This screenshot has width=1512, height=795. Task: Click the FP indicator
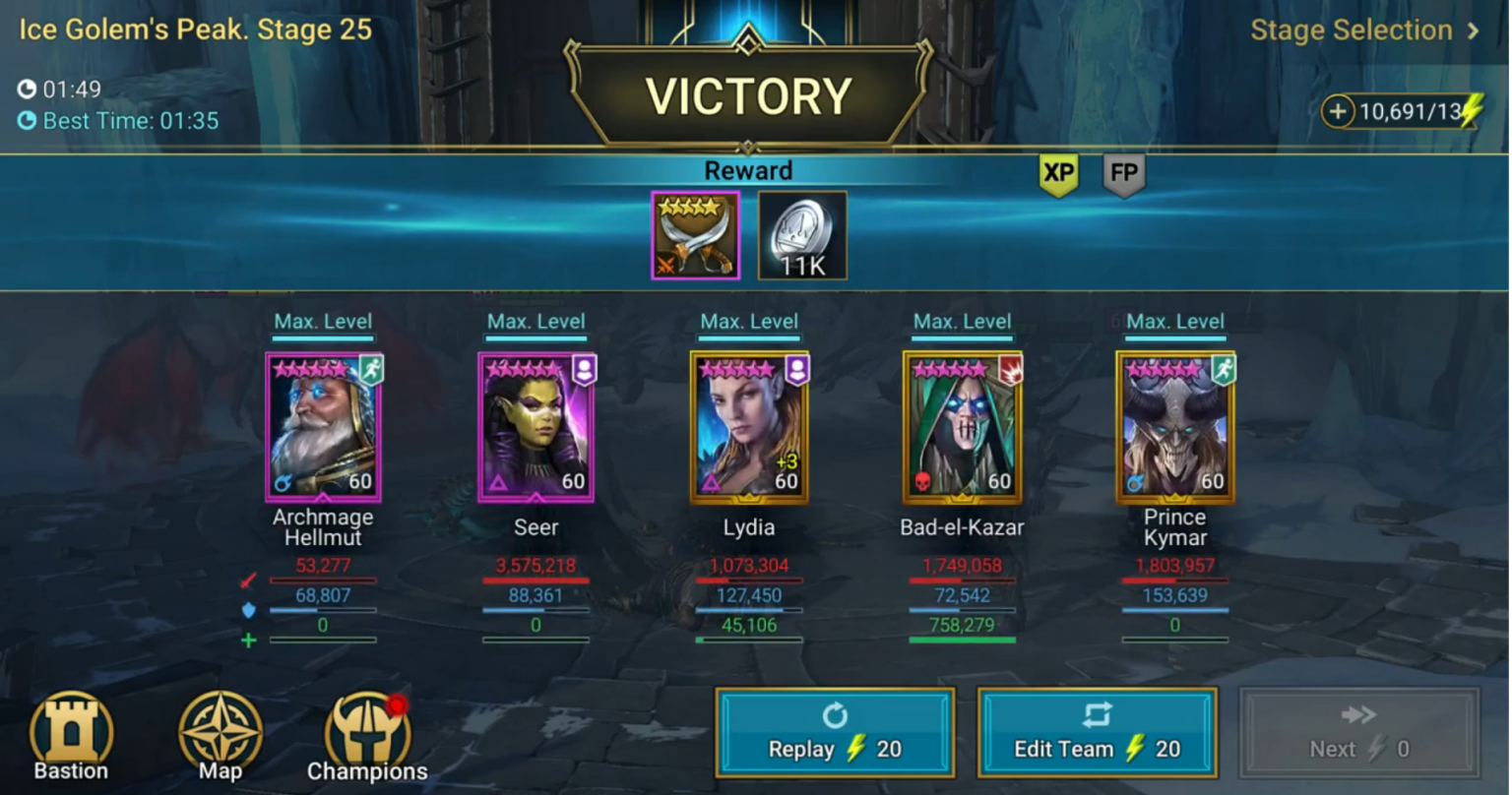pos(1122,174)
